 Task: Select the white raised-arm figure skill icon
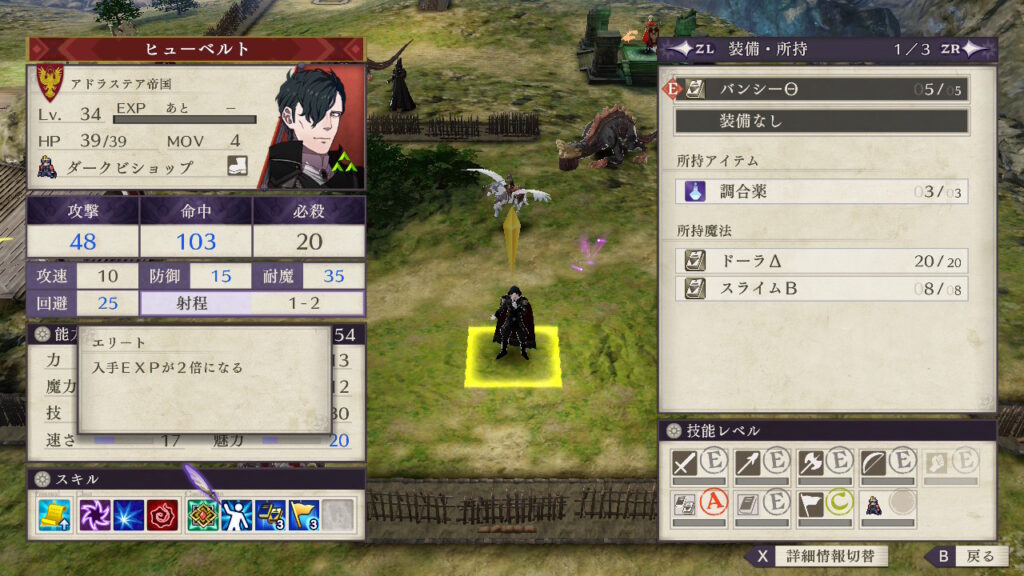point(236,515)
